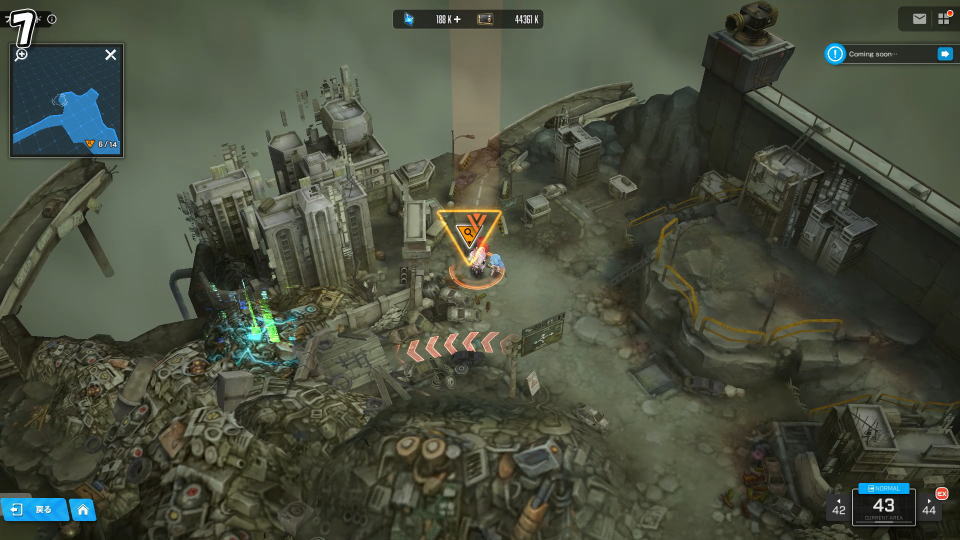Zoom in the minimap with the magnifier icon

[x=21, y=54]
